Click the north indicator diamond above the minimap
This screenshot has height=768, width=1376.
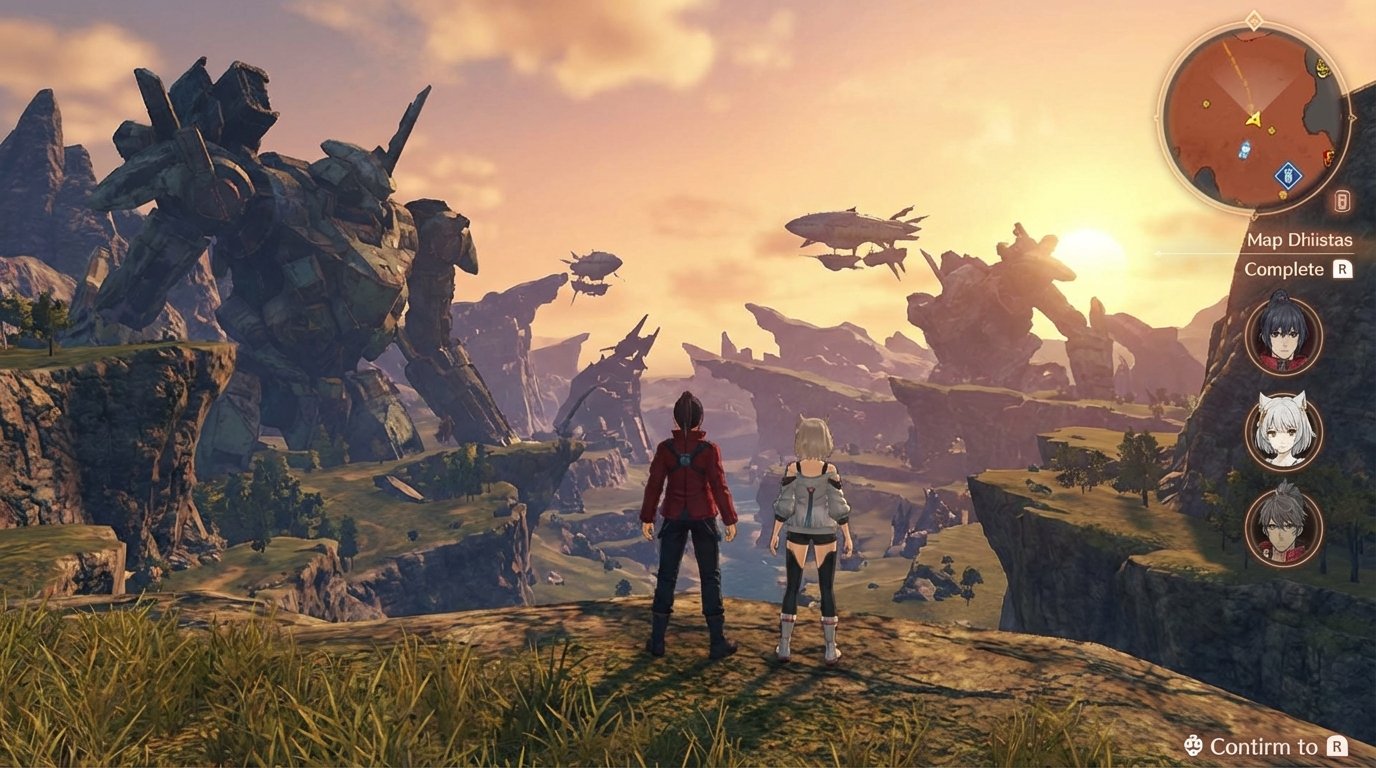pos(1253,19)
